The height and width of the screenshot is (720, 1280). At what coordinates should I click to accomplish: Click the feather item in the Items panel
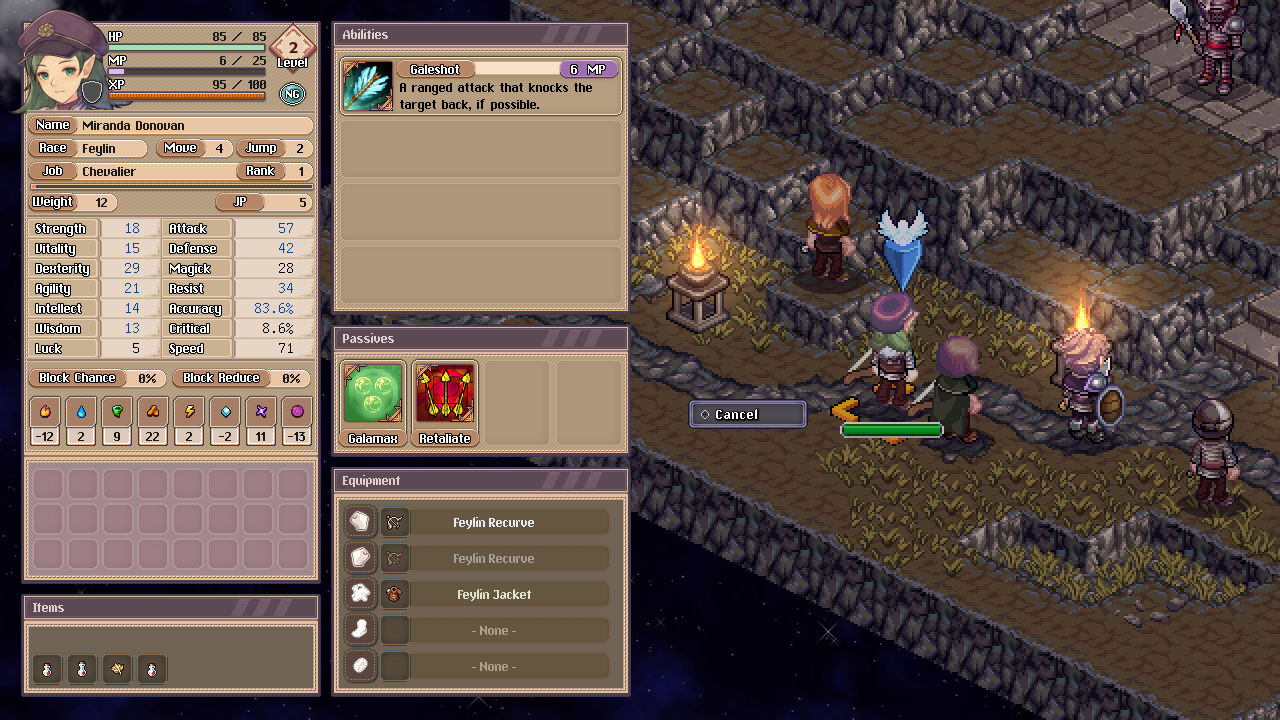(117, 668)
